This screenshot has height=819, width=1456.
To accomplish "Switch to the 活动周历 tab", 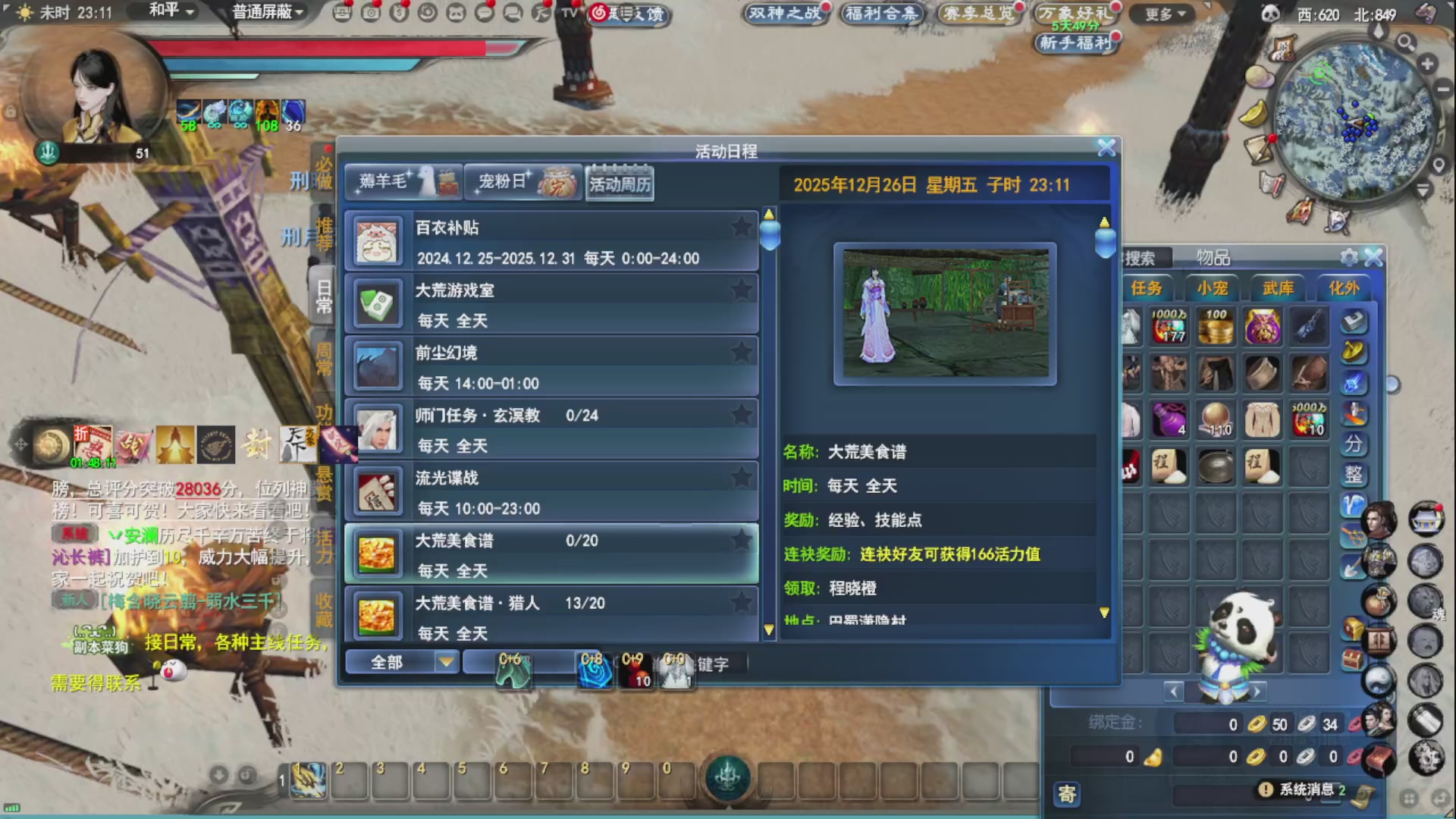I will coord(620,183).
